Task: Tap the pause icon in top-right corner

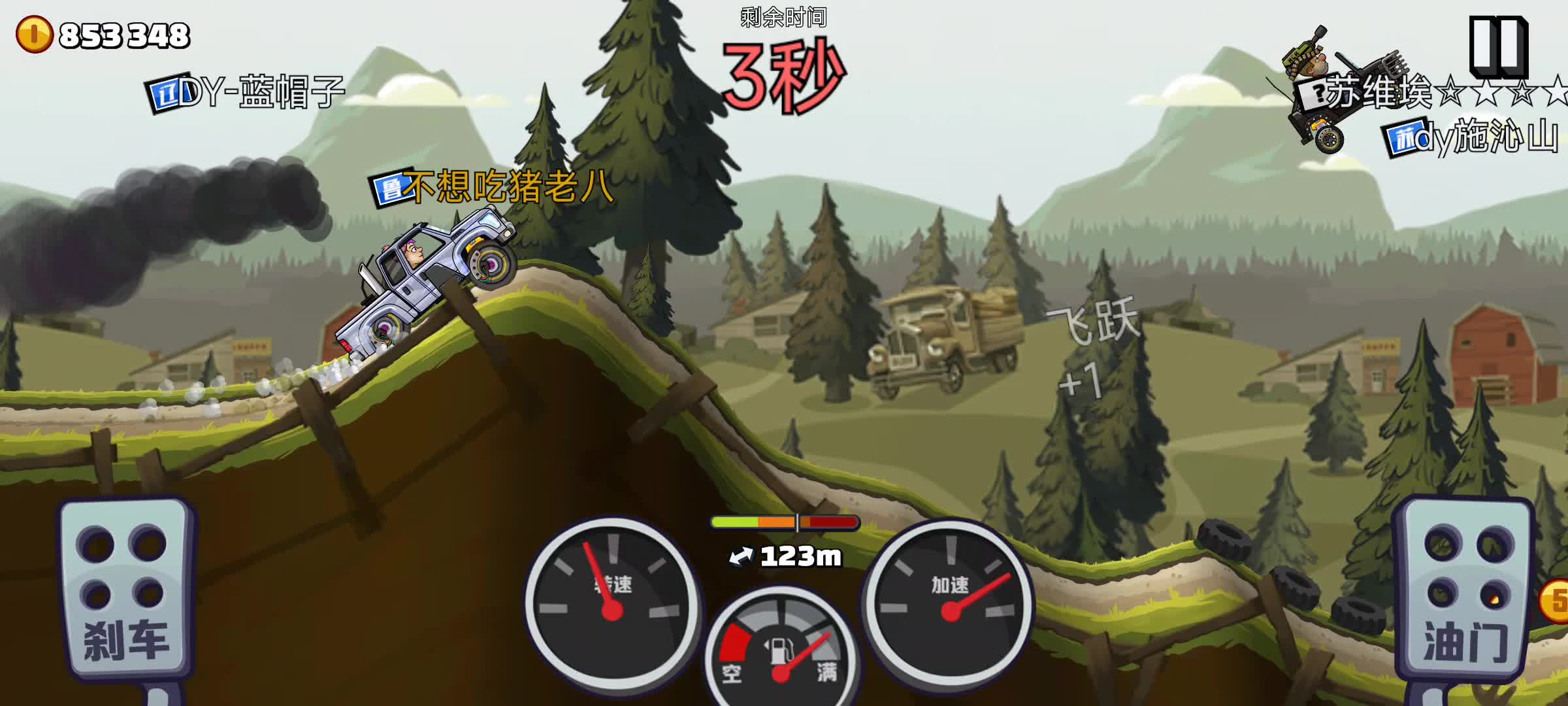Action: tap(1497, 46)
